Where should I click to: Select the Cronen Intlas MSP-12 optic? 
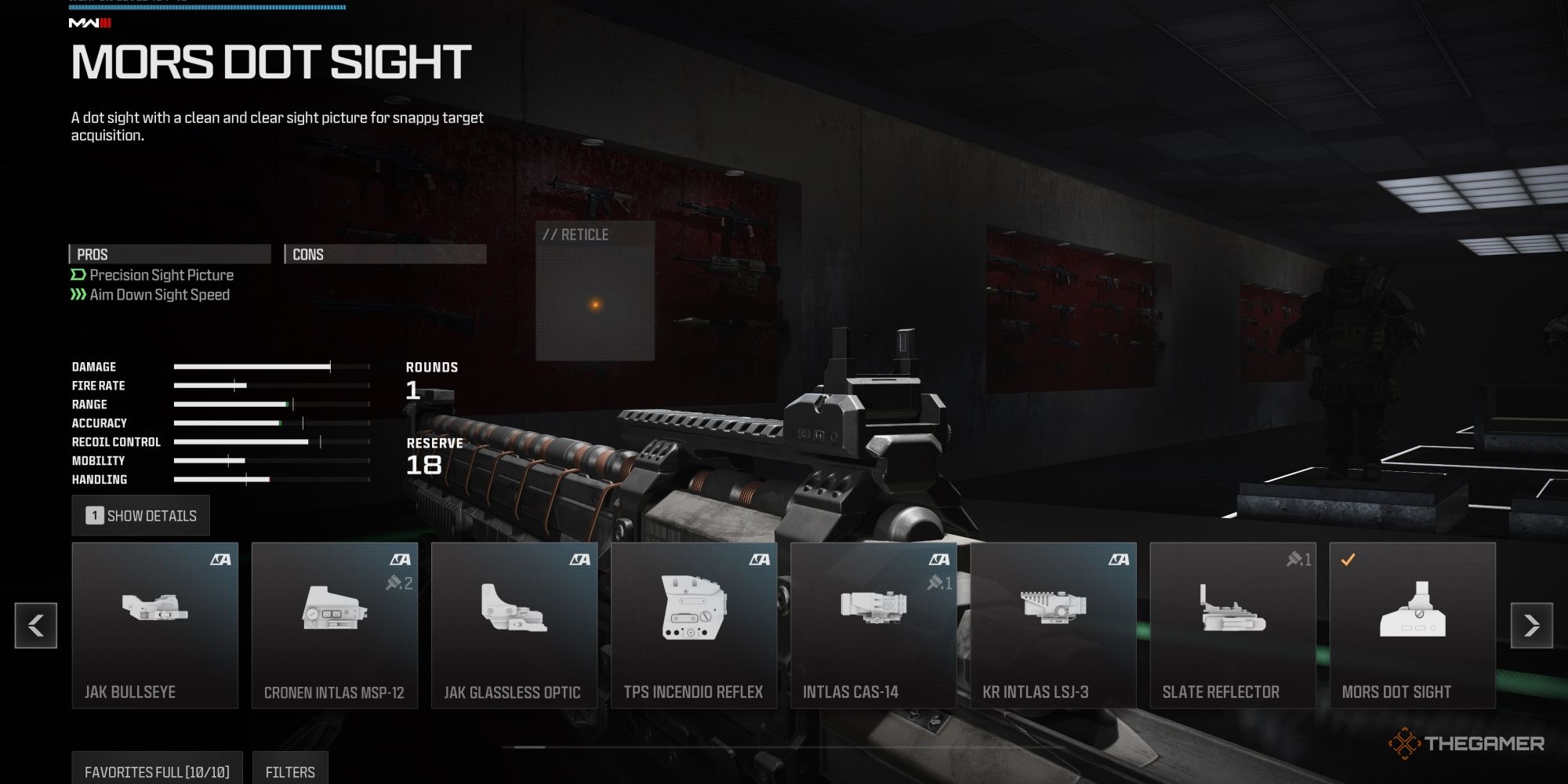pyautogui.click(x=334, y=623)
